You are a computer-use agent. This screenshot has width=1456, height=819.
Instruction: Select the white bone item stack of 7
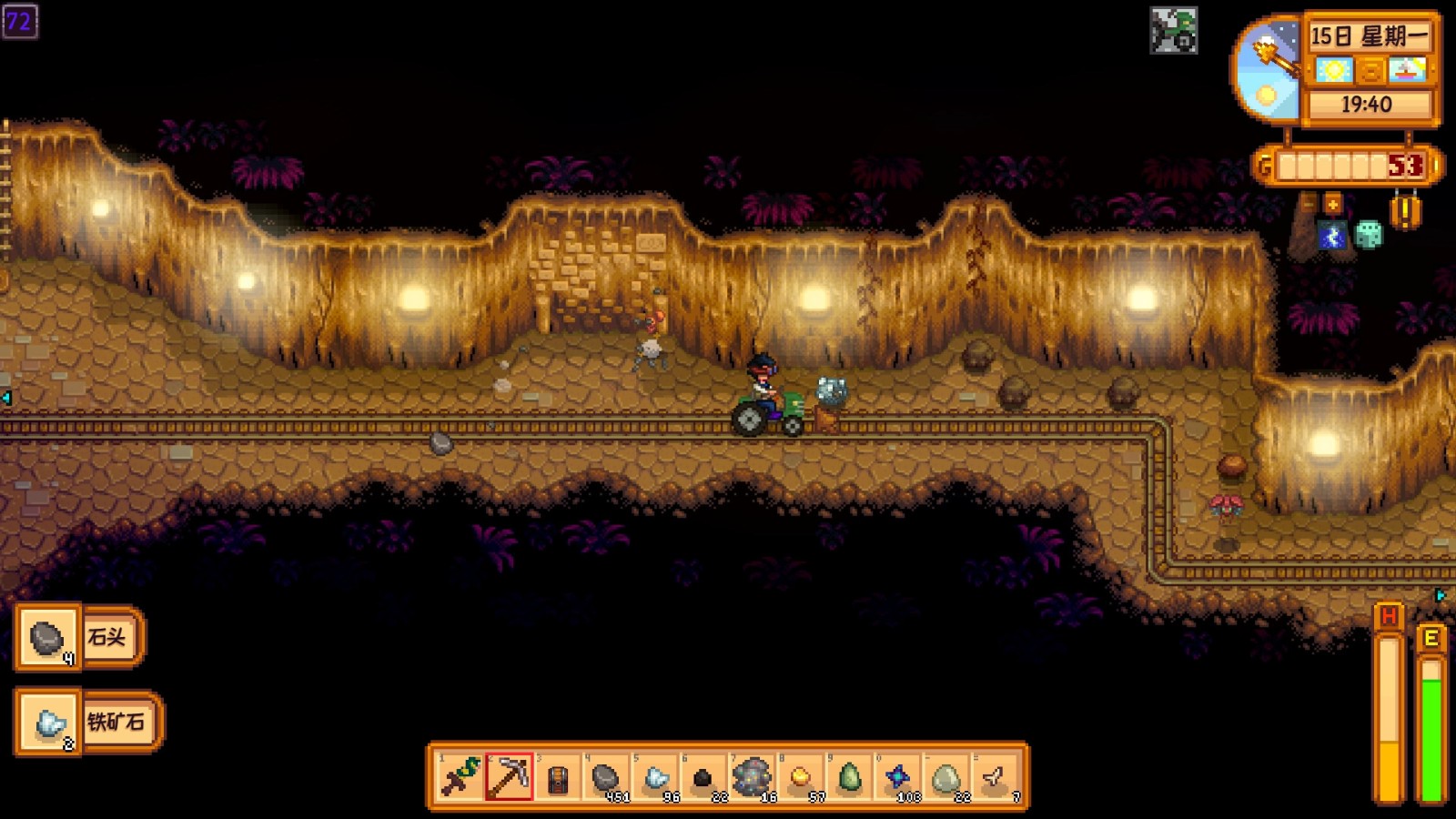[996, 778]
